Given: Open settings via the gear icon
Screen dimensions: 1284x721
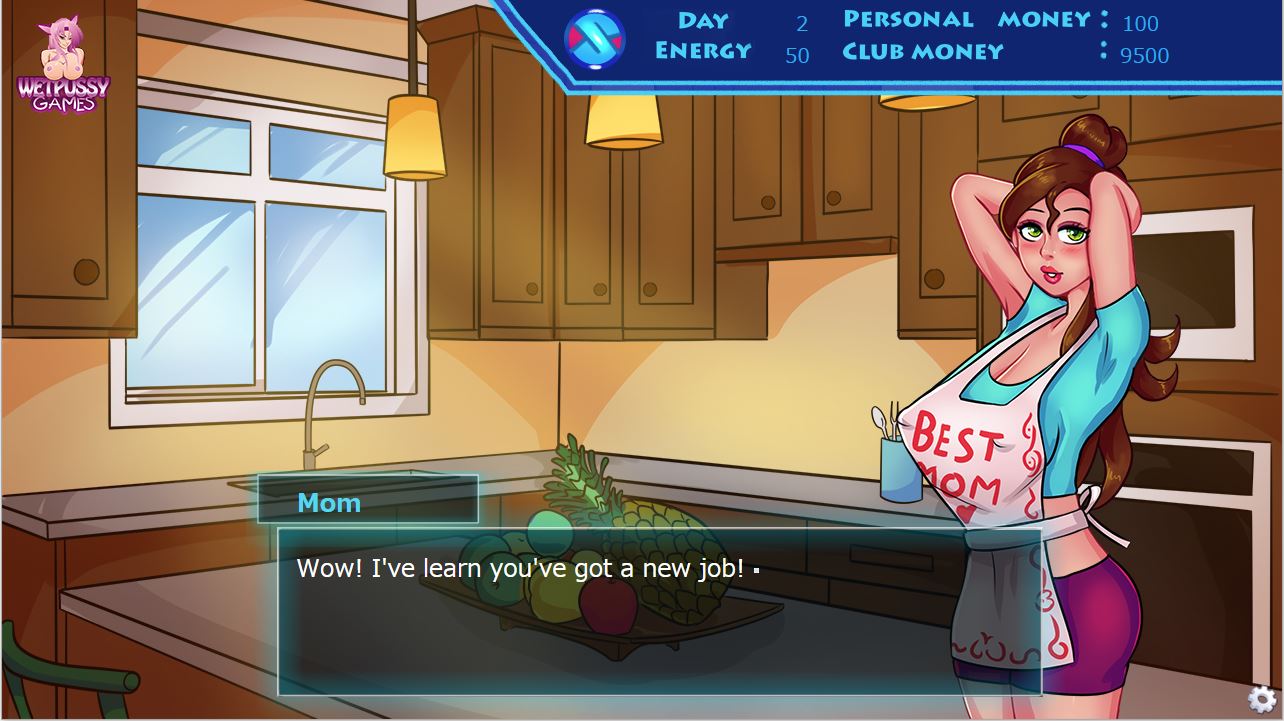Looking at the screenshot, I should (1262, 699).
